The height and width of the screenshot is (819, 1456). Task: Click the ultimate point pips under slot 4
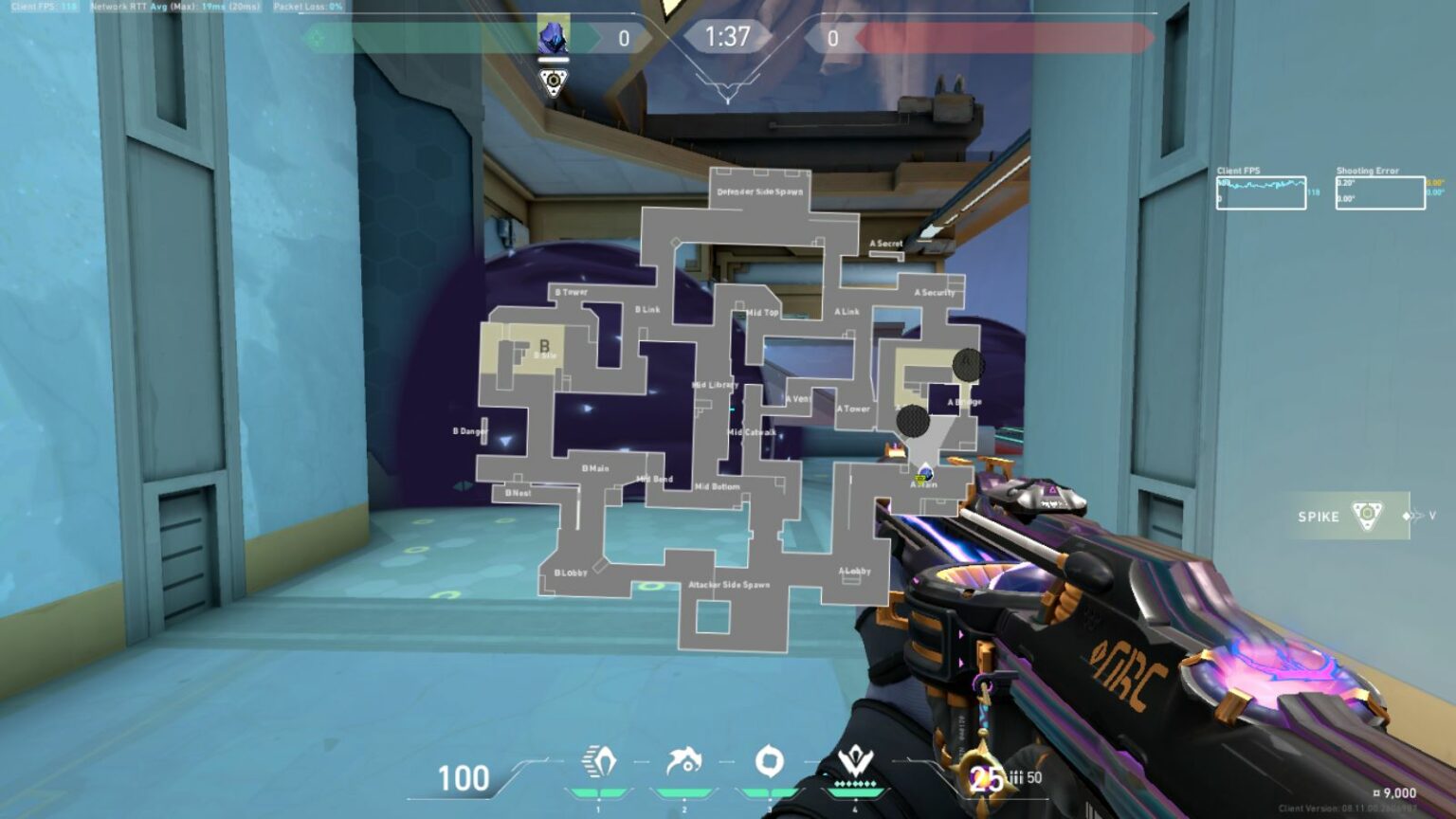coord(853,784)
